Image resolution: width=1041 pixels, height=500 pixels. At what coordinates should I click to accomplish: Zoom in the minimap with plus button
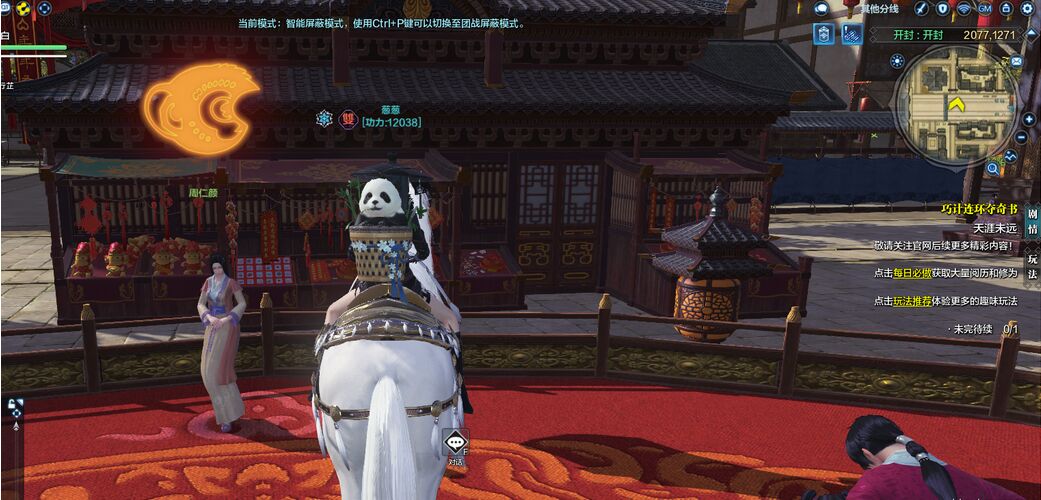[x=1028, y=118]
